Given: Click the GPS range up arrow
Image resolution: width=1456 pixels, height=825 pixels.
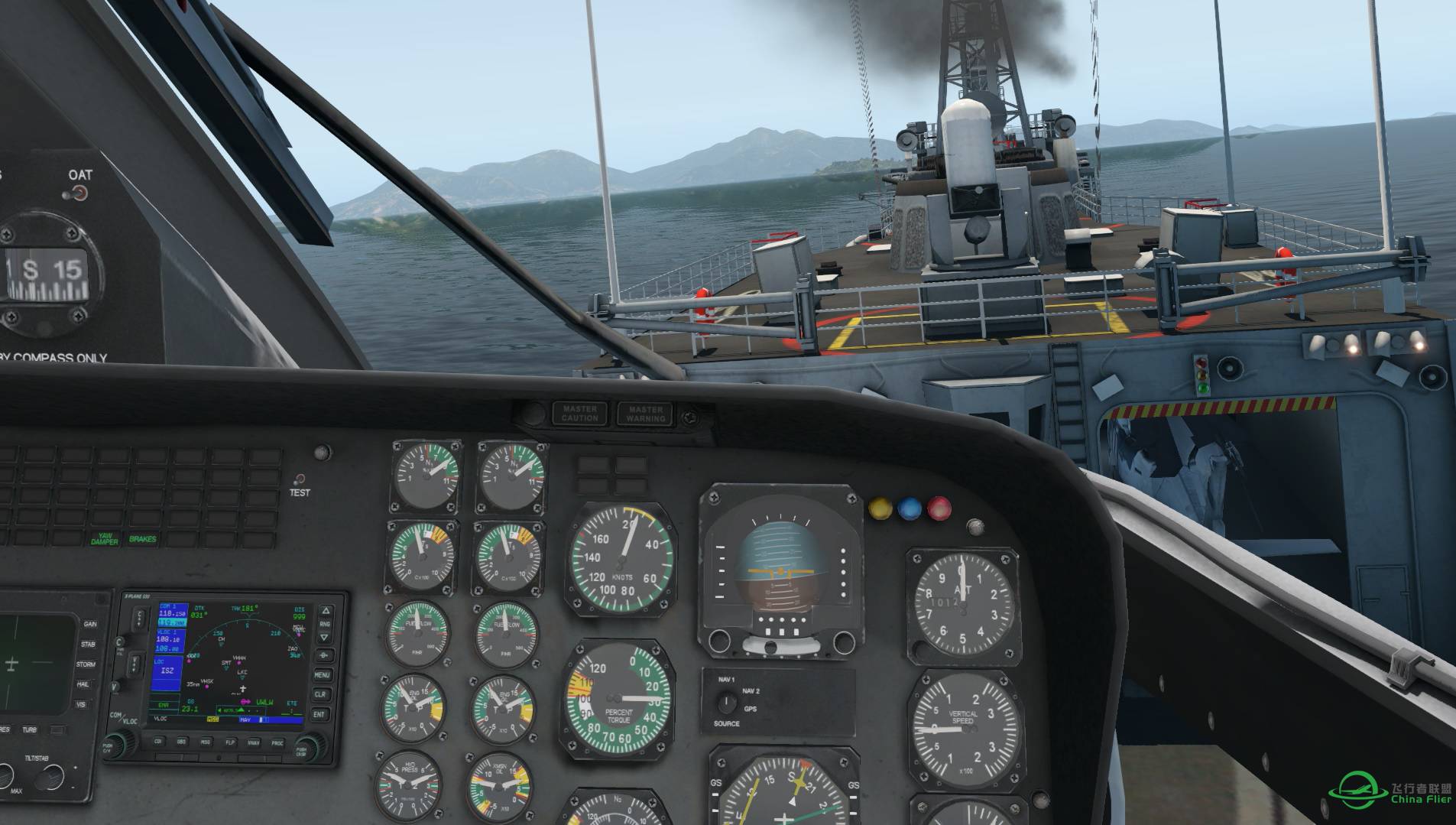Looking at the screenshot, I should tap(325, 612).
